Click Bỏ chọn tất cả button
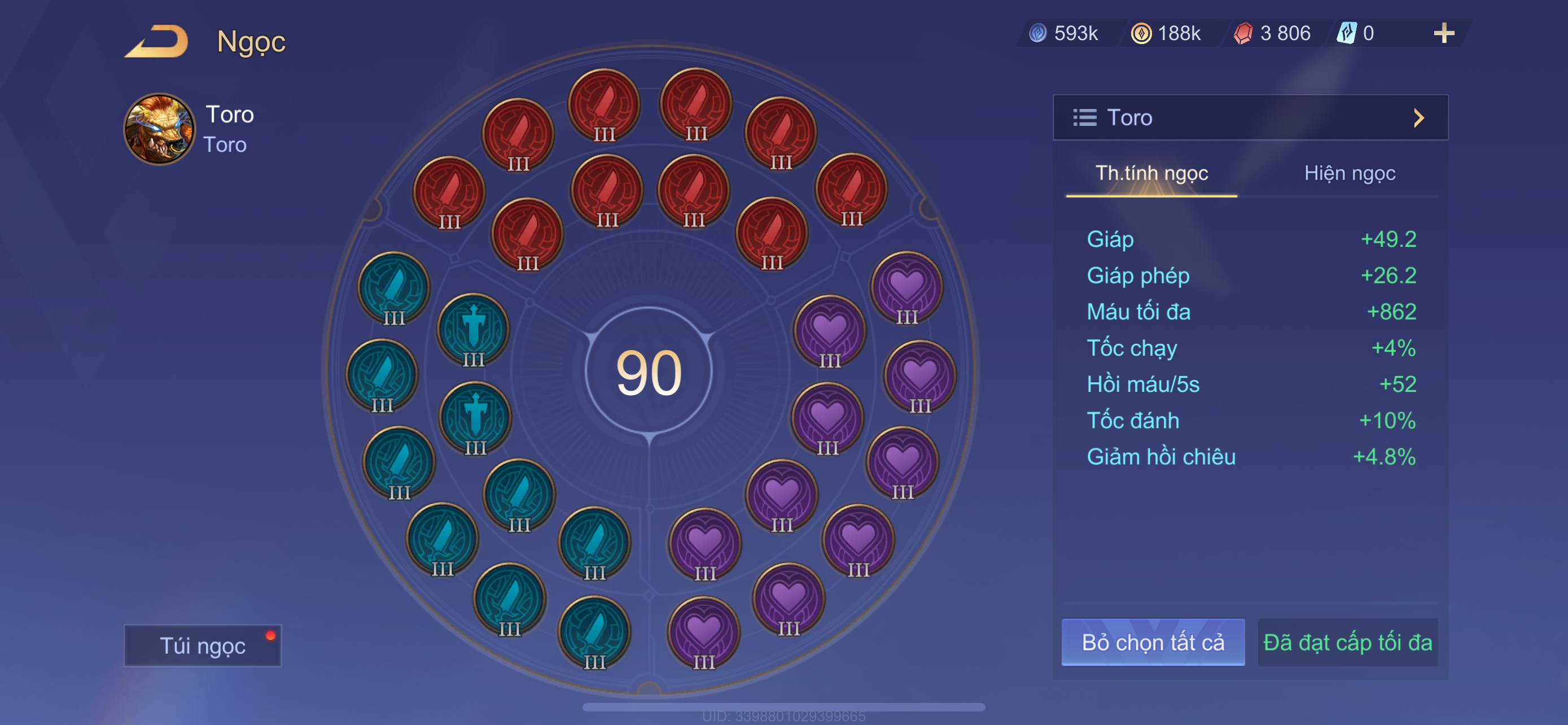The image size is (1568, 725). coord(1152,642)
